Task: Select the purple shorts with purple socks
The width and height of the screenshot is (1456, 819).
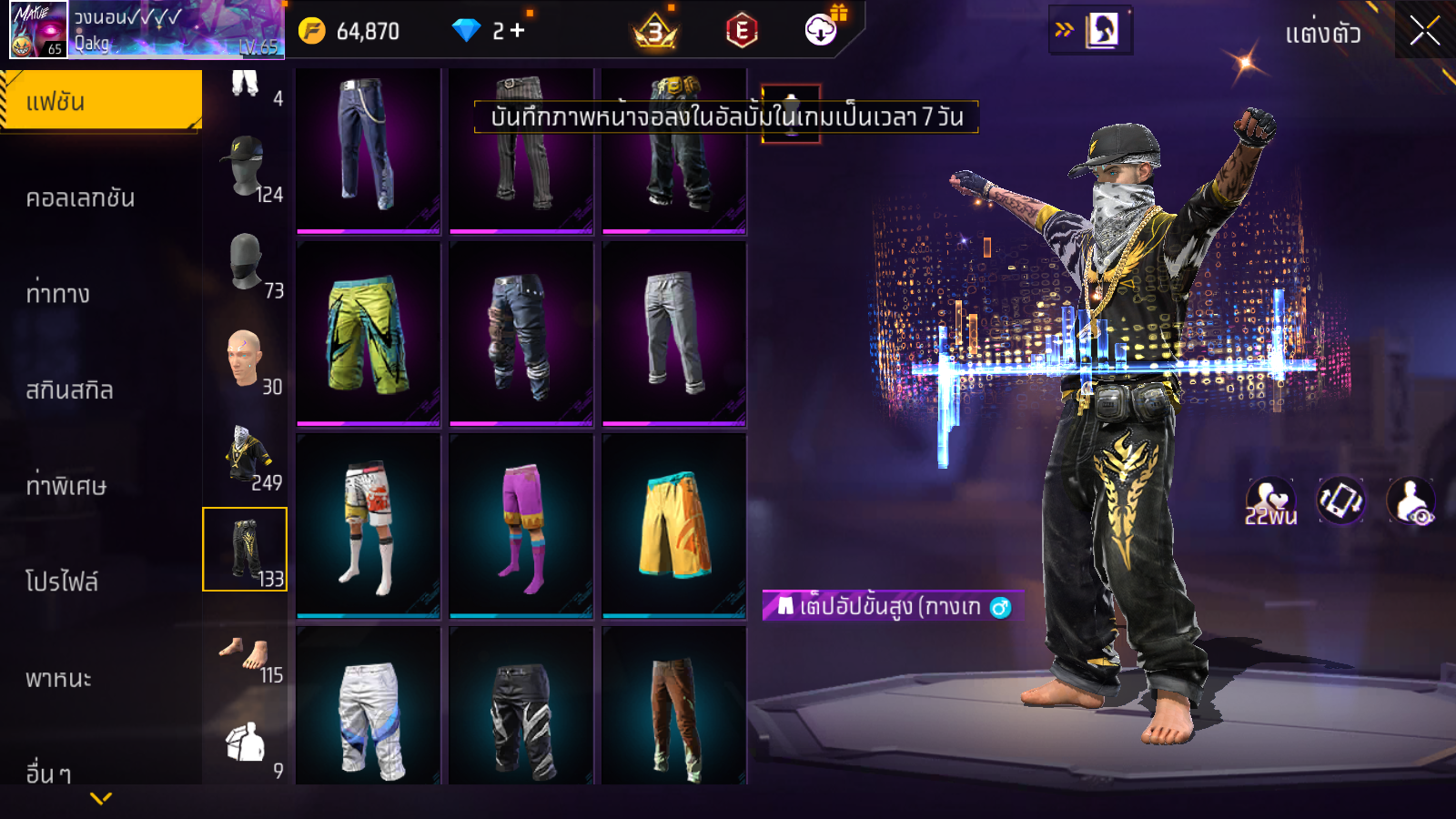Action: click(x=521, y=527)
